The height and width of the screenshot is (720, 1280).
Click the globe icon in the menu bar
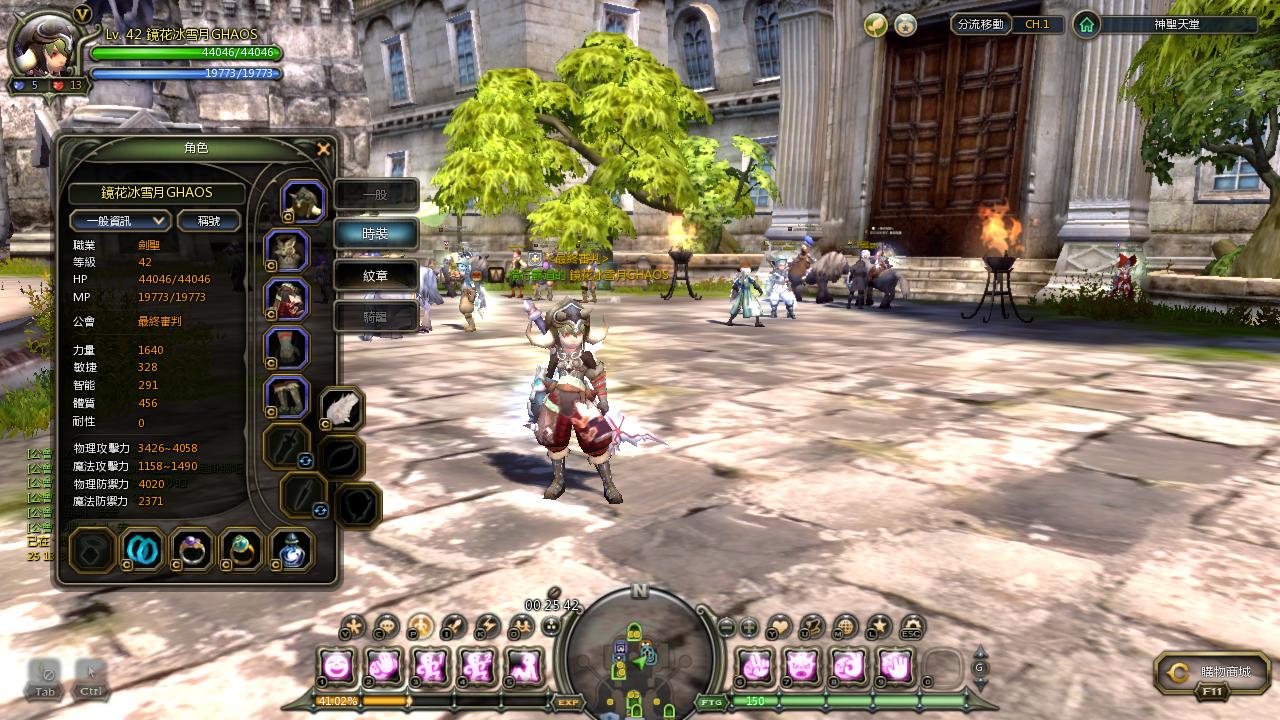845,627
